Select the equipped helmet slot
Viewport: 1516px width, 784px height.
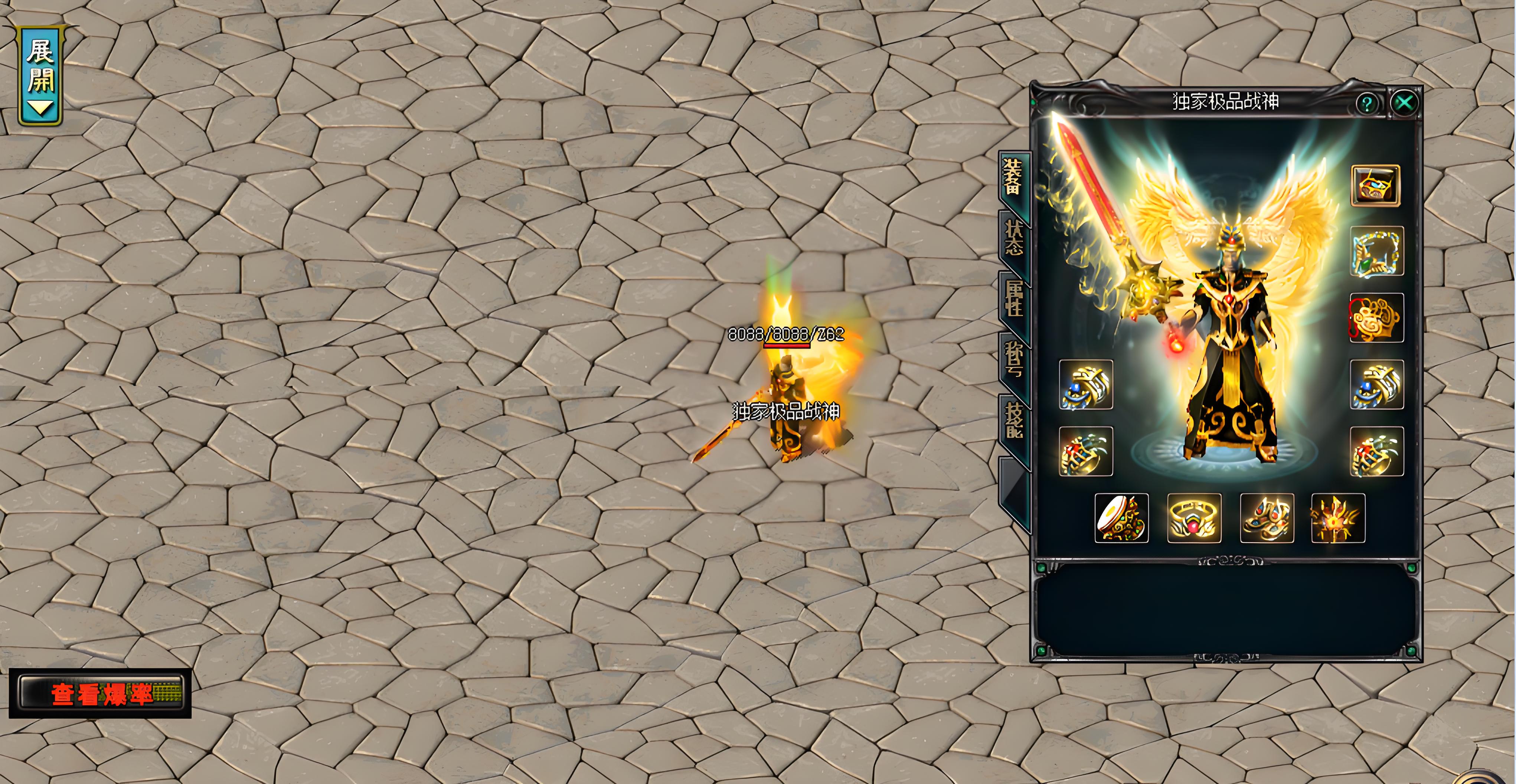(x=1375, y=186)
